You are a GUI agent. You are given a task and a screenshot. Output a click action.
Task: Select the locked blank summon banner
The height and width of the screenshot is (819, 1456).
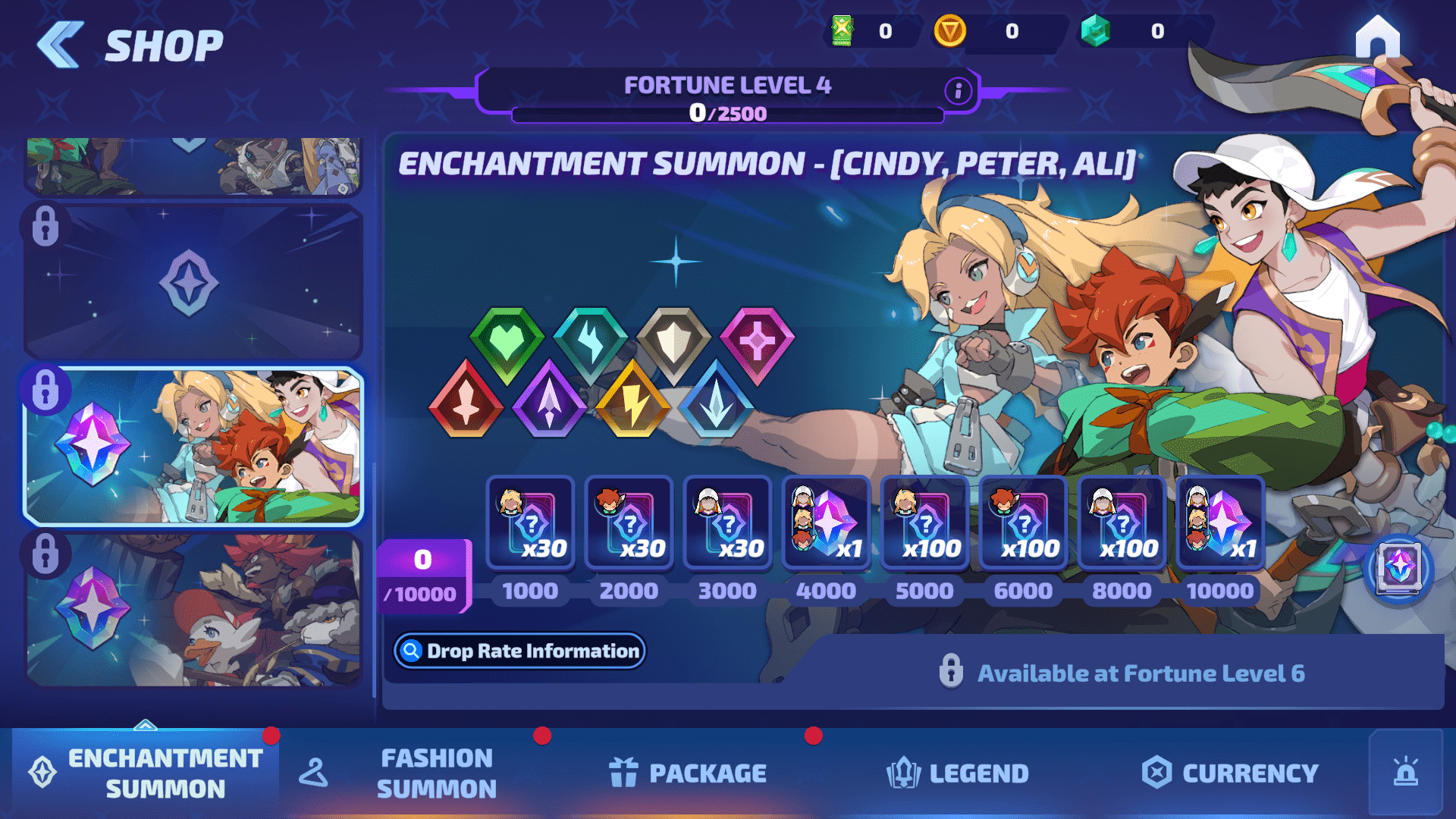pyautogui.click(x=193, y=282)
